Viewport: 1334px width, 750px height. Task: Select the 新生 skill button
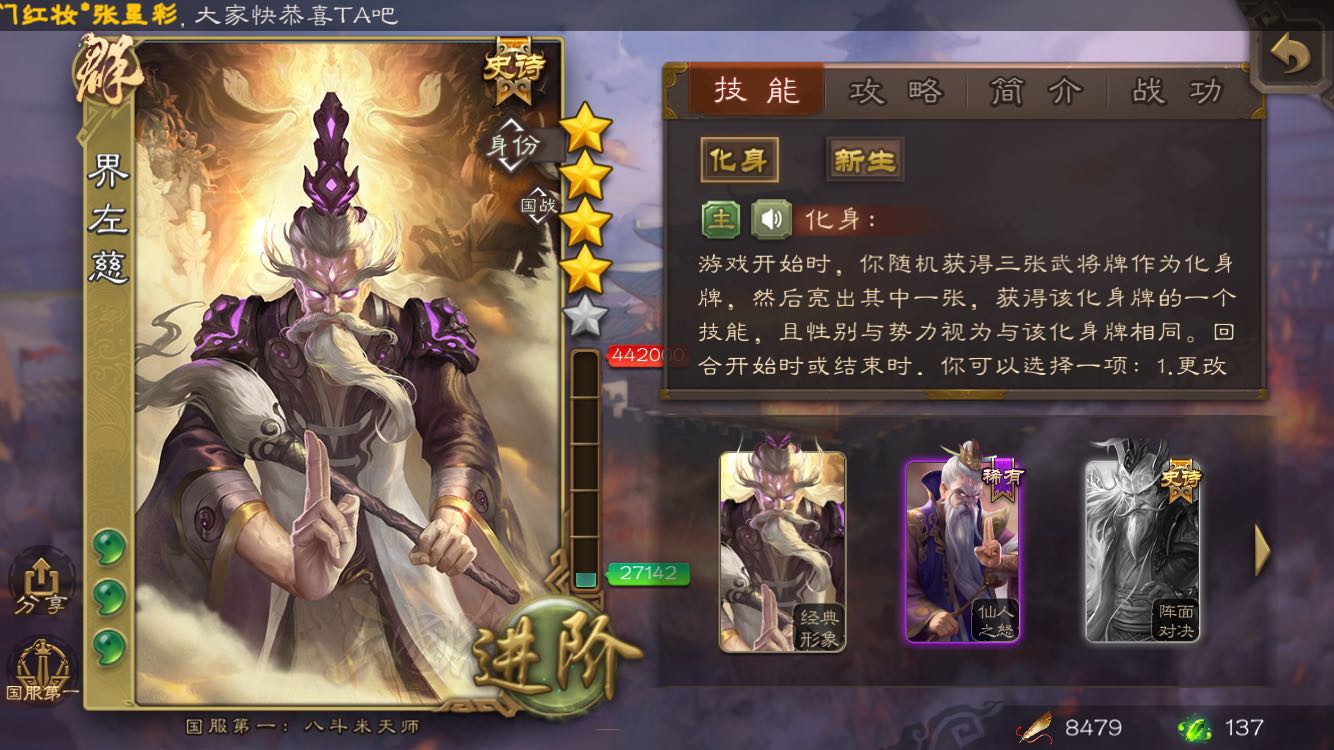[x=862, y=160]
